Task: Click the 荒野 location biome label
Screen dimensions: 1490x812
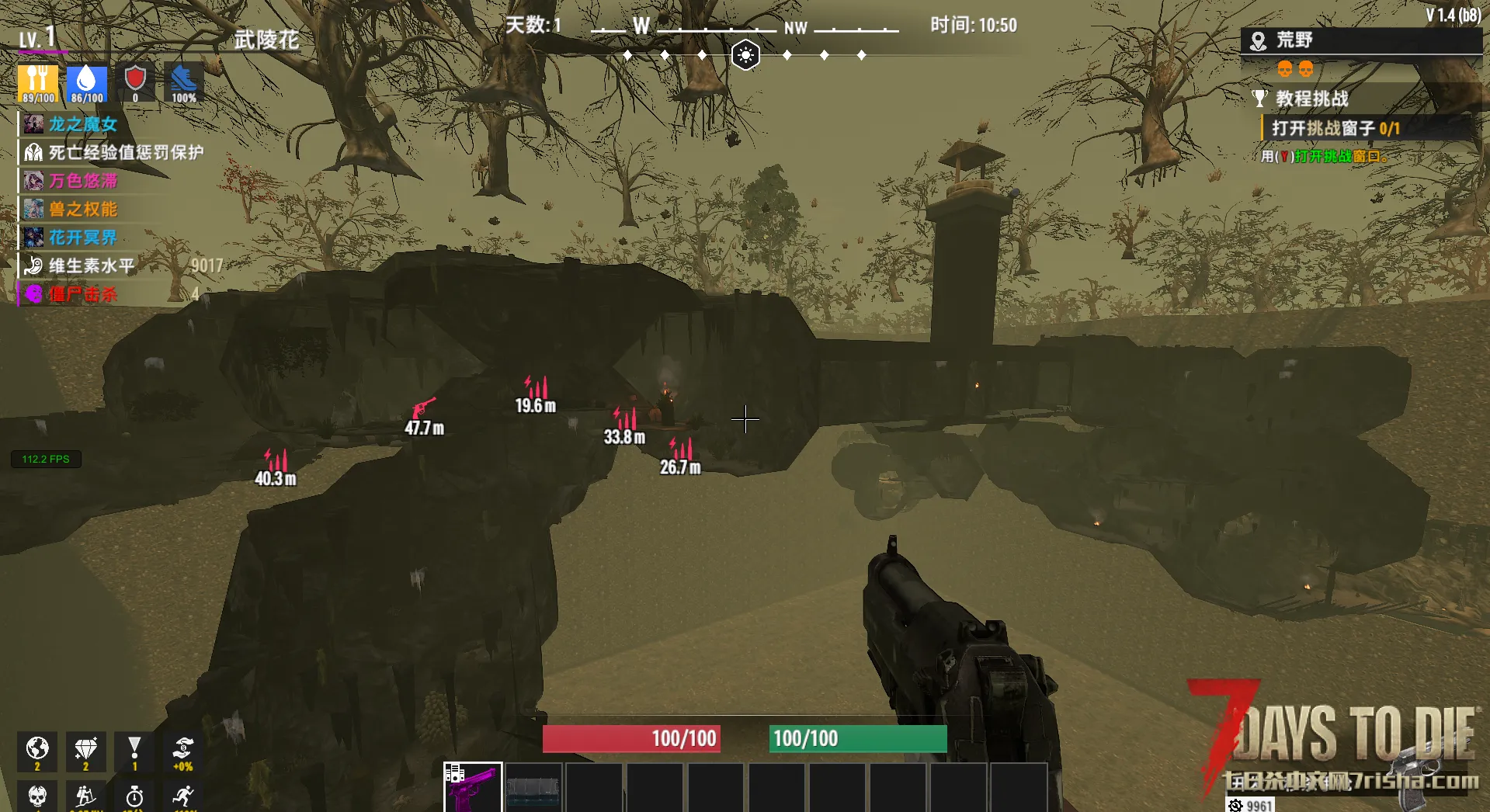Action: click(x=1294, y=40)
